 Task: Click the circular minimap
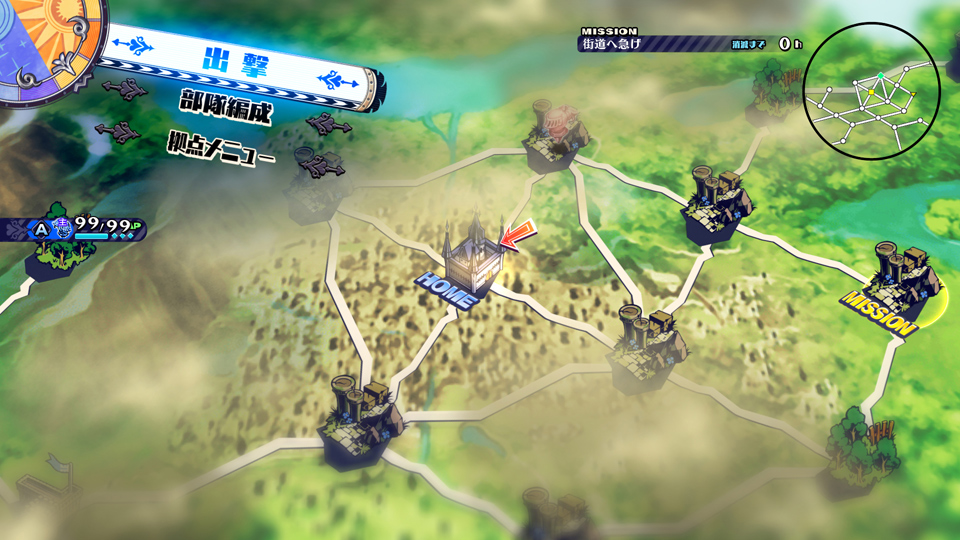(x=871, y=92)
